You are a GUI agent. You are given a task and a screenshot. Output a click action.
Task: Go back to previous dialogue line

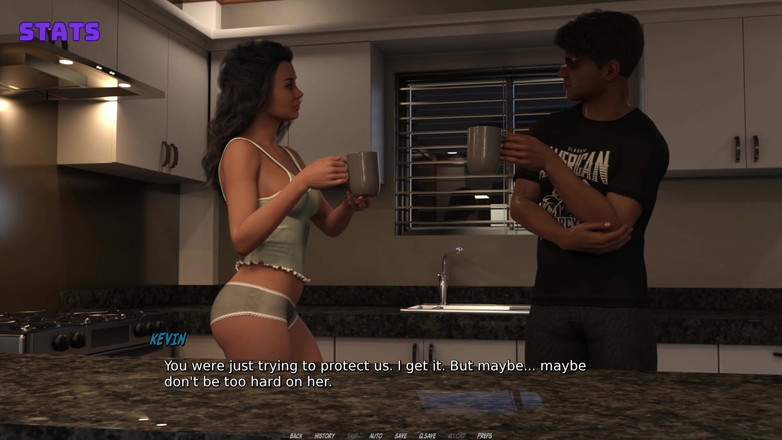click(296, 436)
